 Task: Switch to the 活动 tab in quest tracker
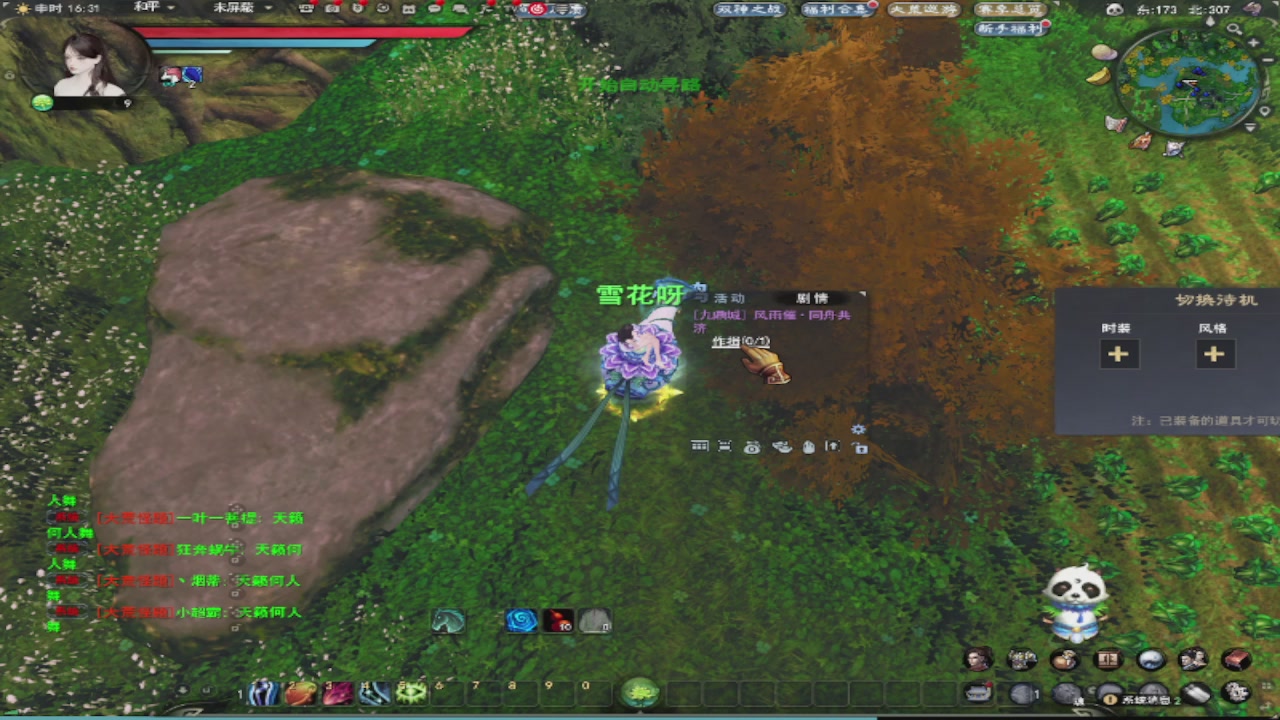730,298
